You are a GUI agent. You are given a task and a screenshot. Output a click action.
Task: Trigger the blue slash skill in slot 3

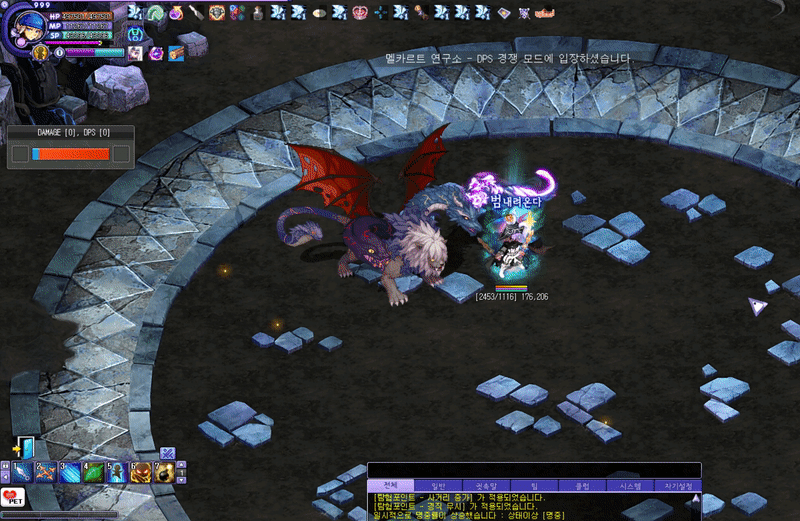70,471
